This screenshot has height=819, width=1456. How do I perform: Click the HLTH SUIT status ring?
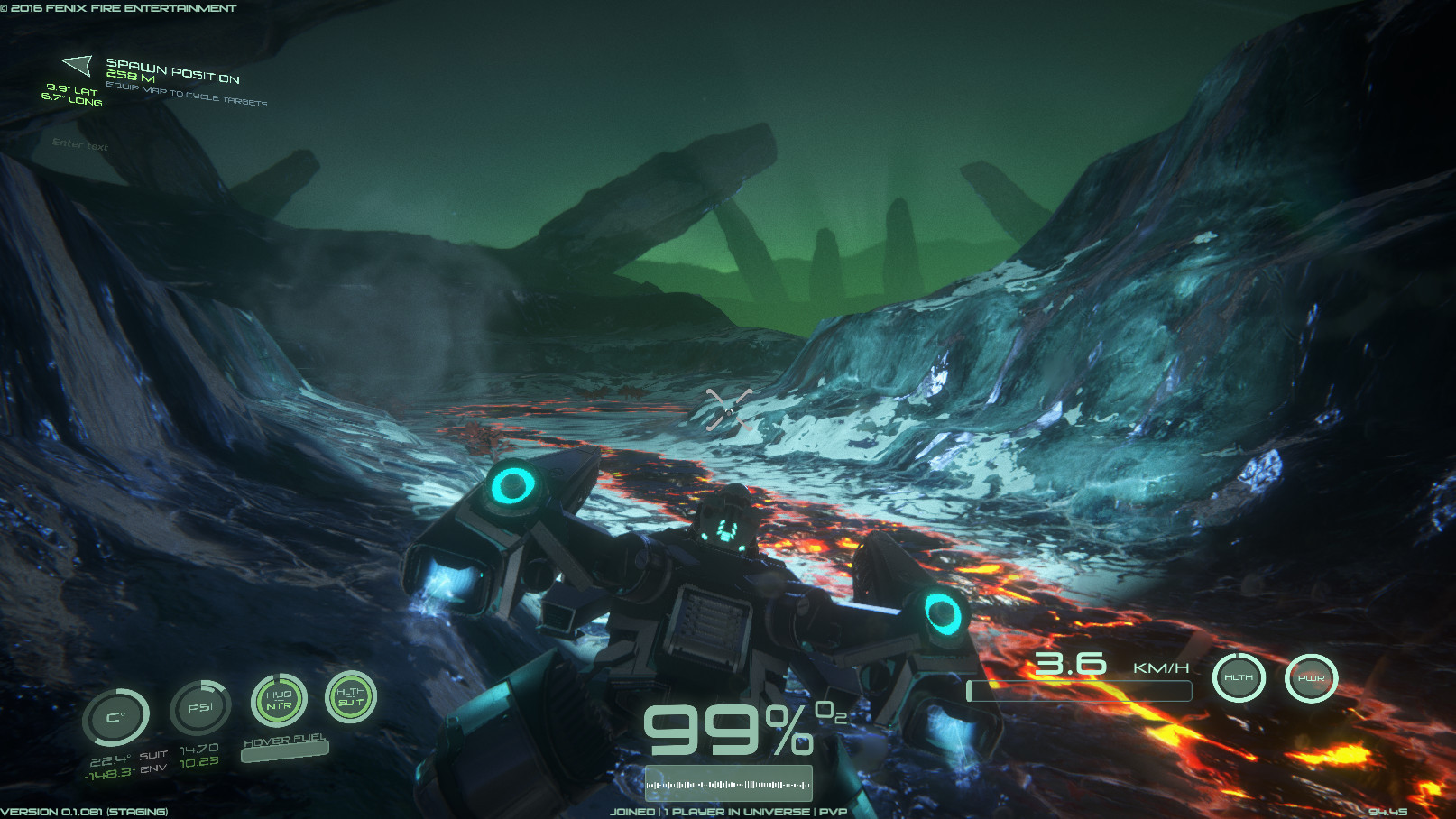[x=351, y=696]
